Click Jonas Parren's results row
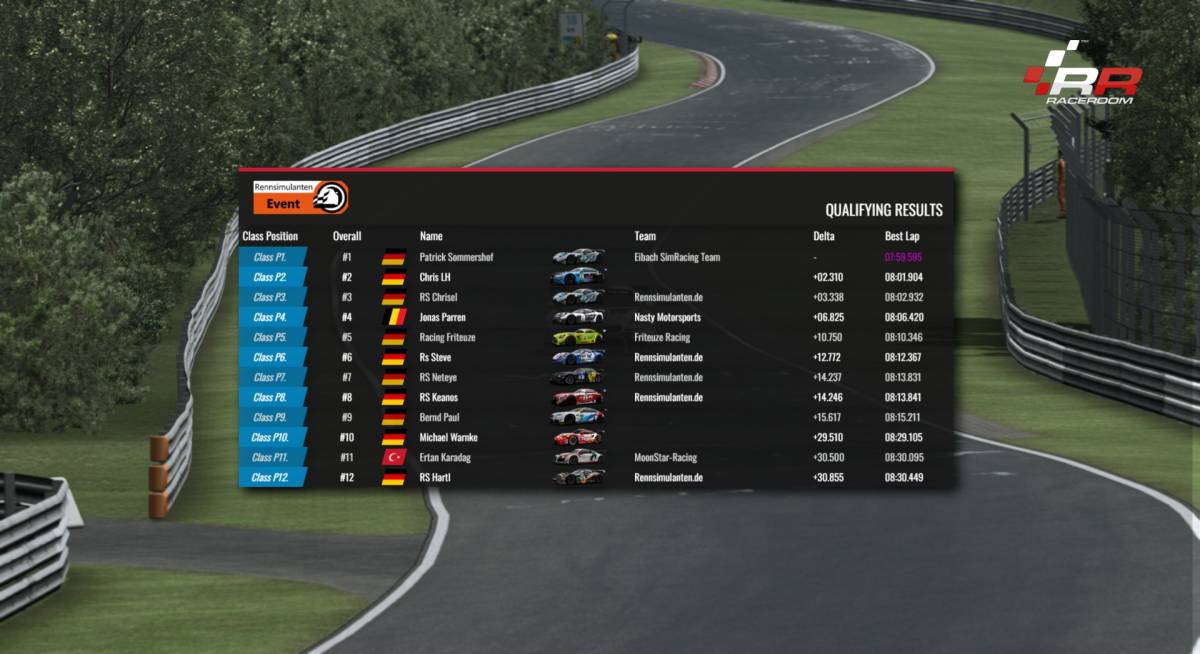1200x654 pixels. pyautogui.click(x=442, y=317)
